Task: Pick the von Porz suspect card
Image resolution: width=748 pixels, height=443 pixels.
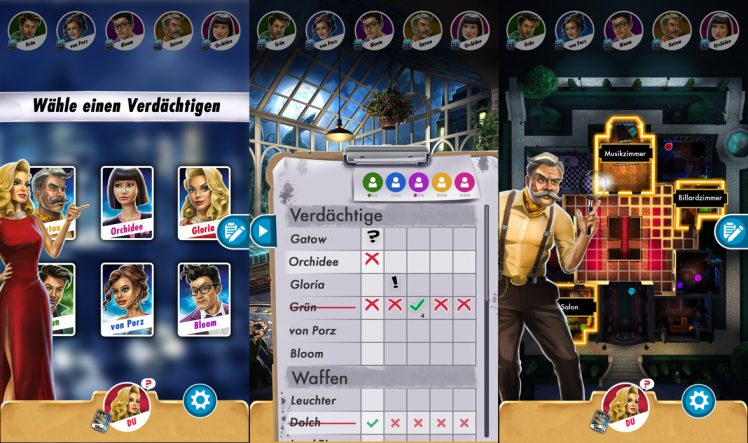Action: coord(128,298)
